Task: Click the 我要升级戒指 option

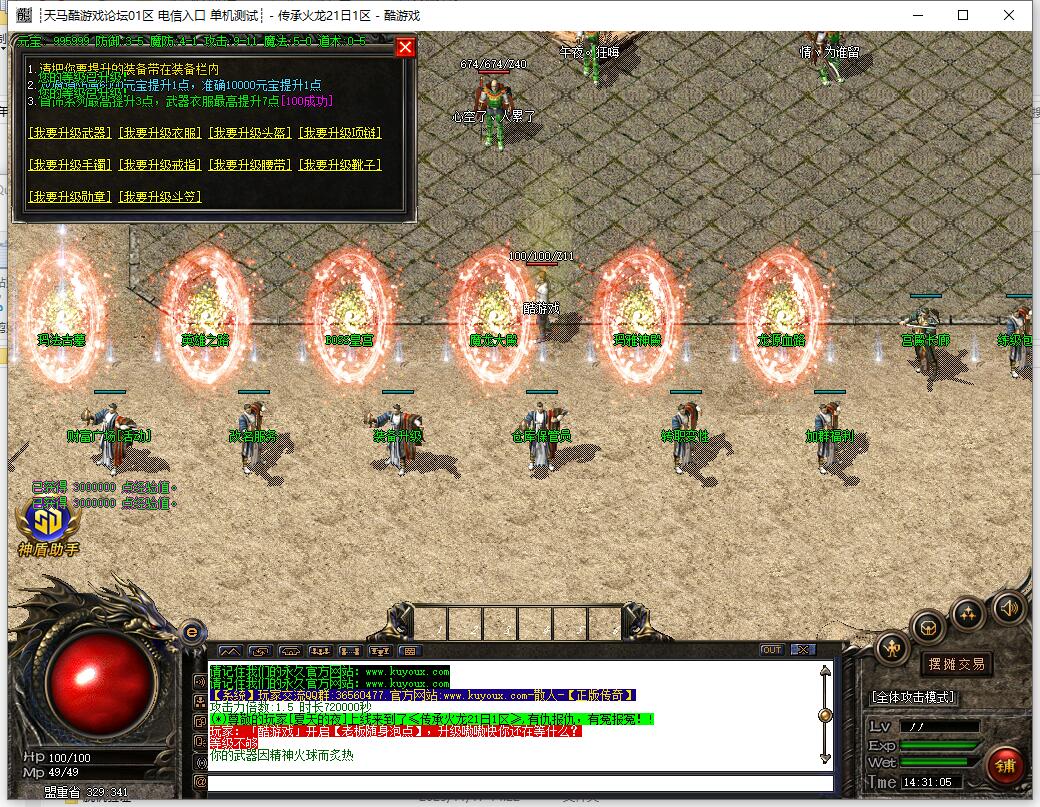Action: click(160, 165)
